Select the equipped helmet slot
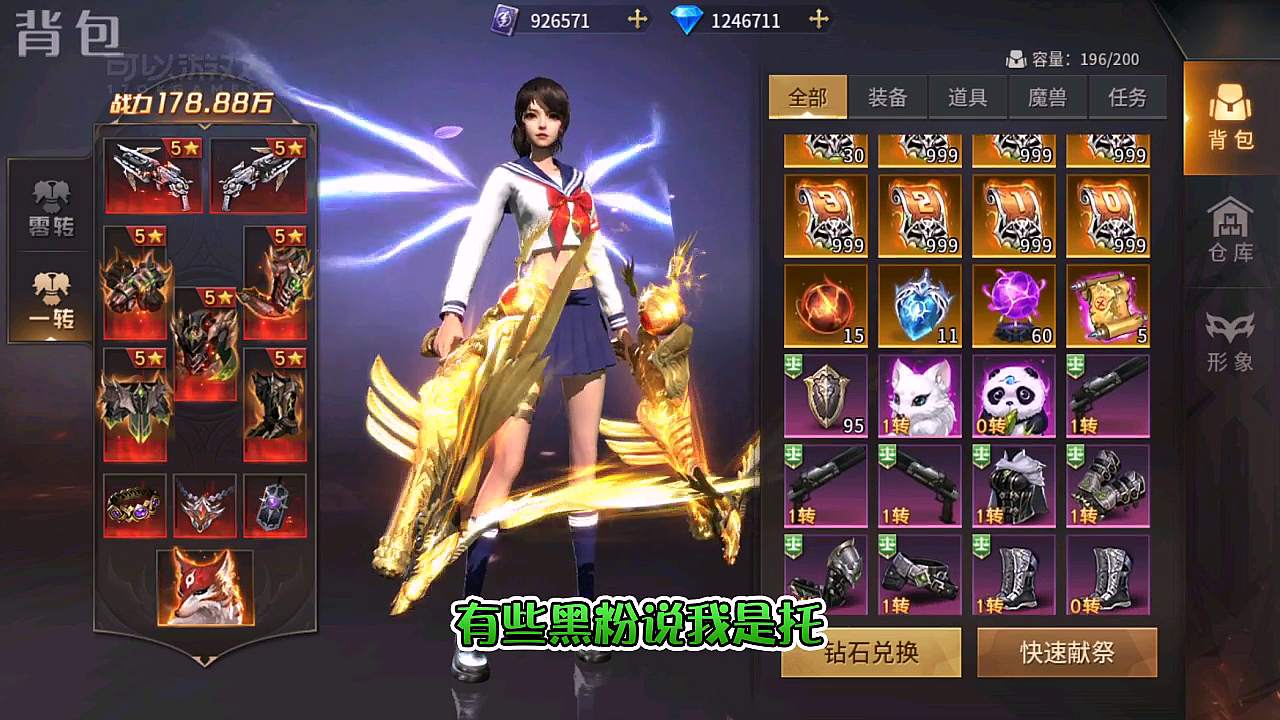 pyautogui.click(x=205, y=343)
